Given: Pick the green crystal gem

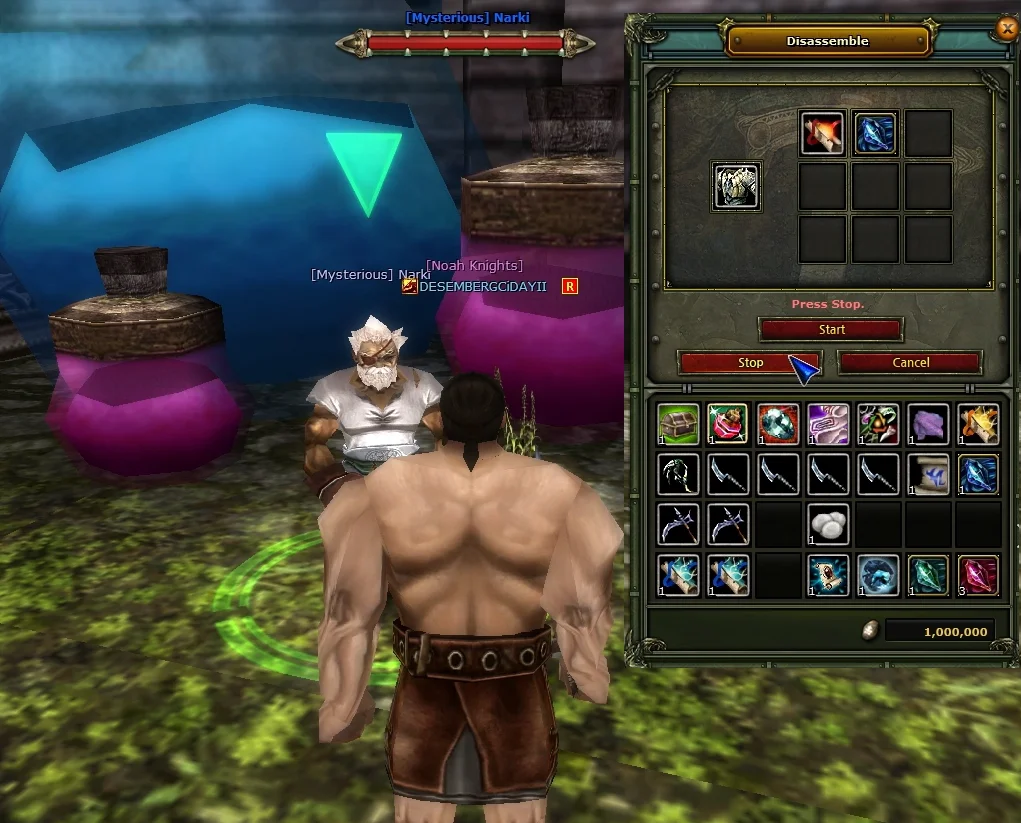Looking at the screenshot, I should point(928,576).
